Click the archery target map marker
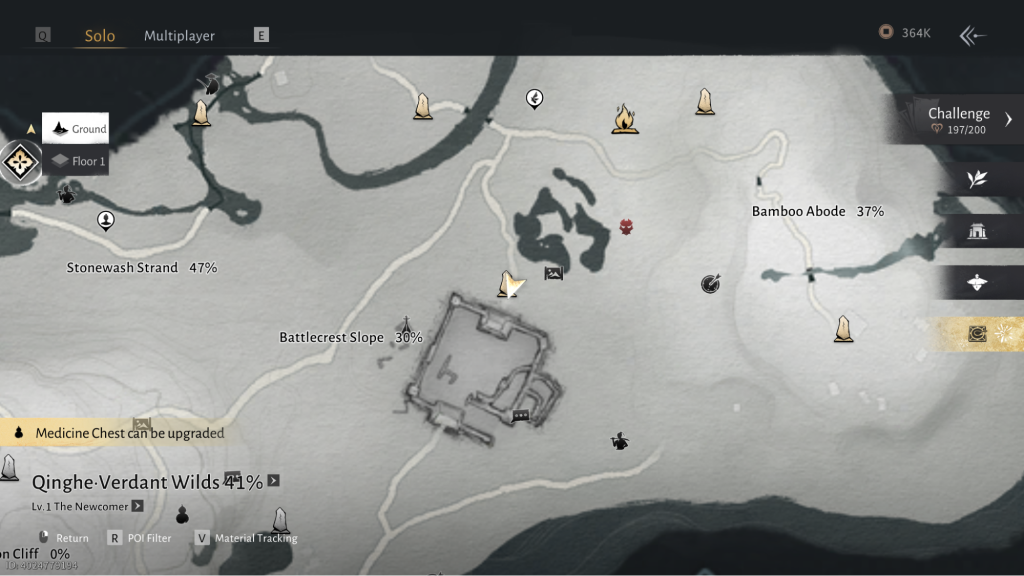 point(710,285)
